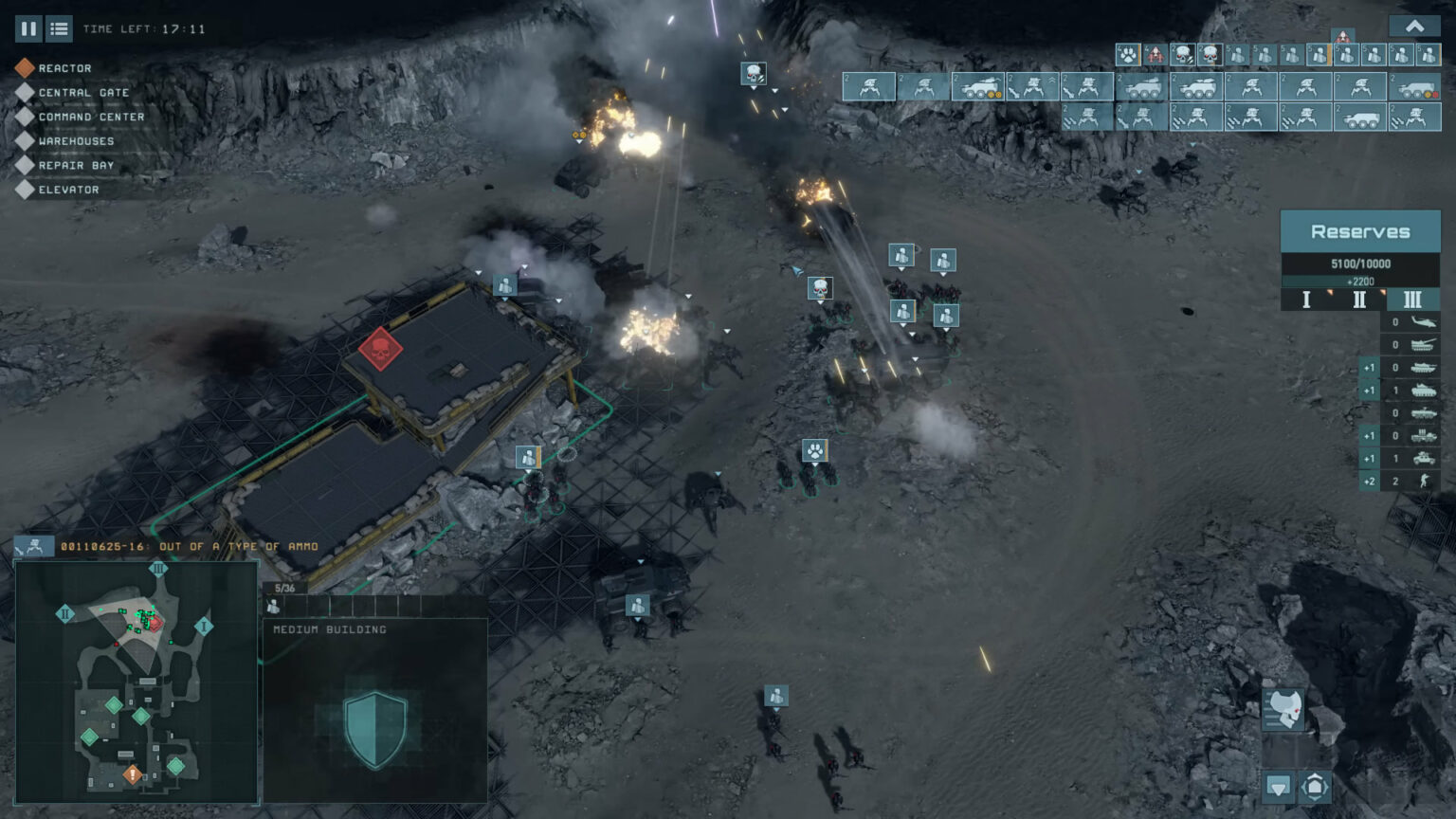Viewport: 1456px width, 819px height.
Task: Toggle Reserves tier I
Action: [x=1306, y=299]
